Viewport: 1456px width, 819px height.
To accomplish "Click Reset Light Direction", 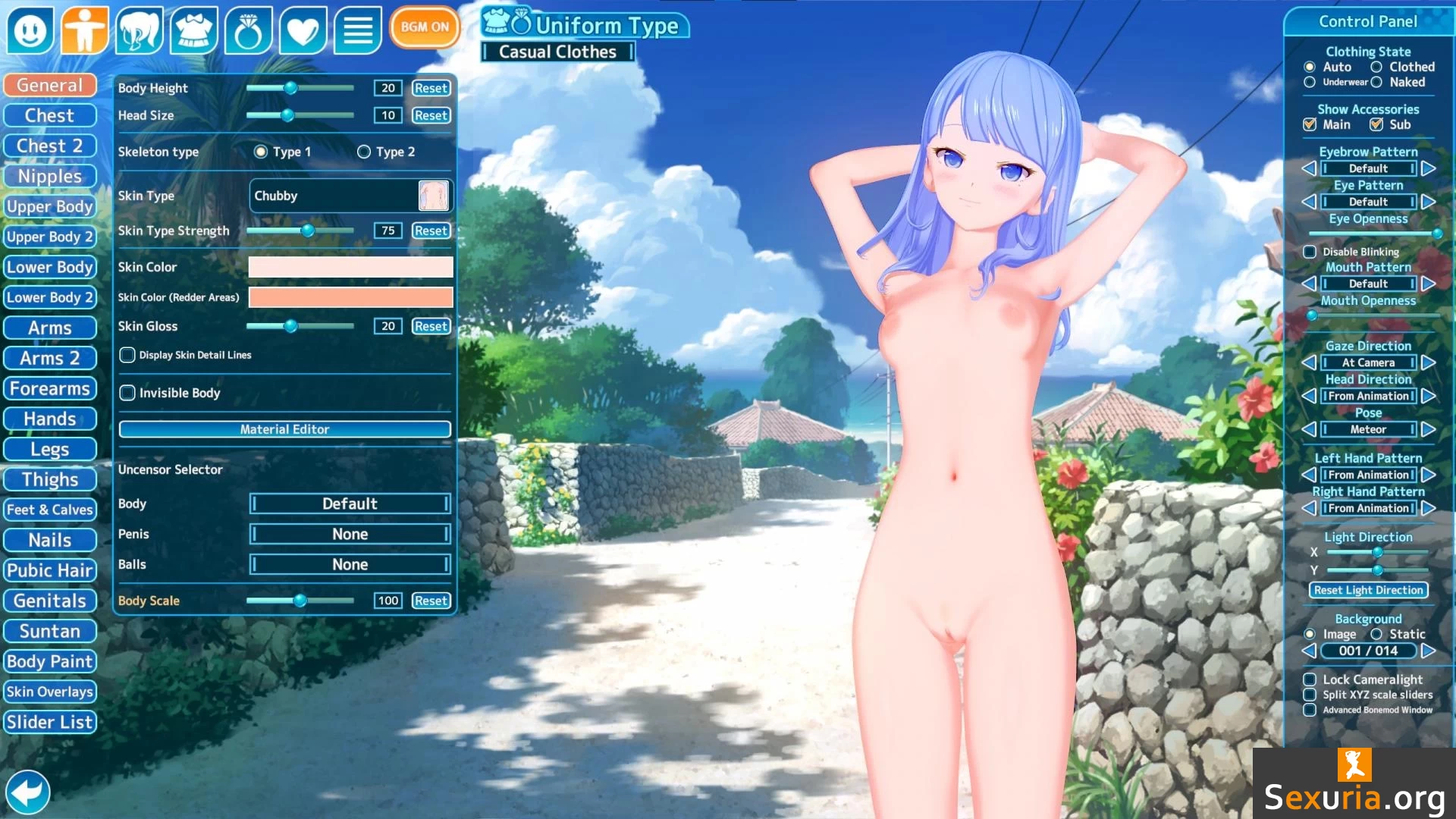I will click(x=1368, y=590).
